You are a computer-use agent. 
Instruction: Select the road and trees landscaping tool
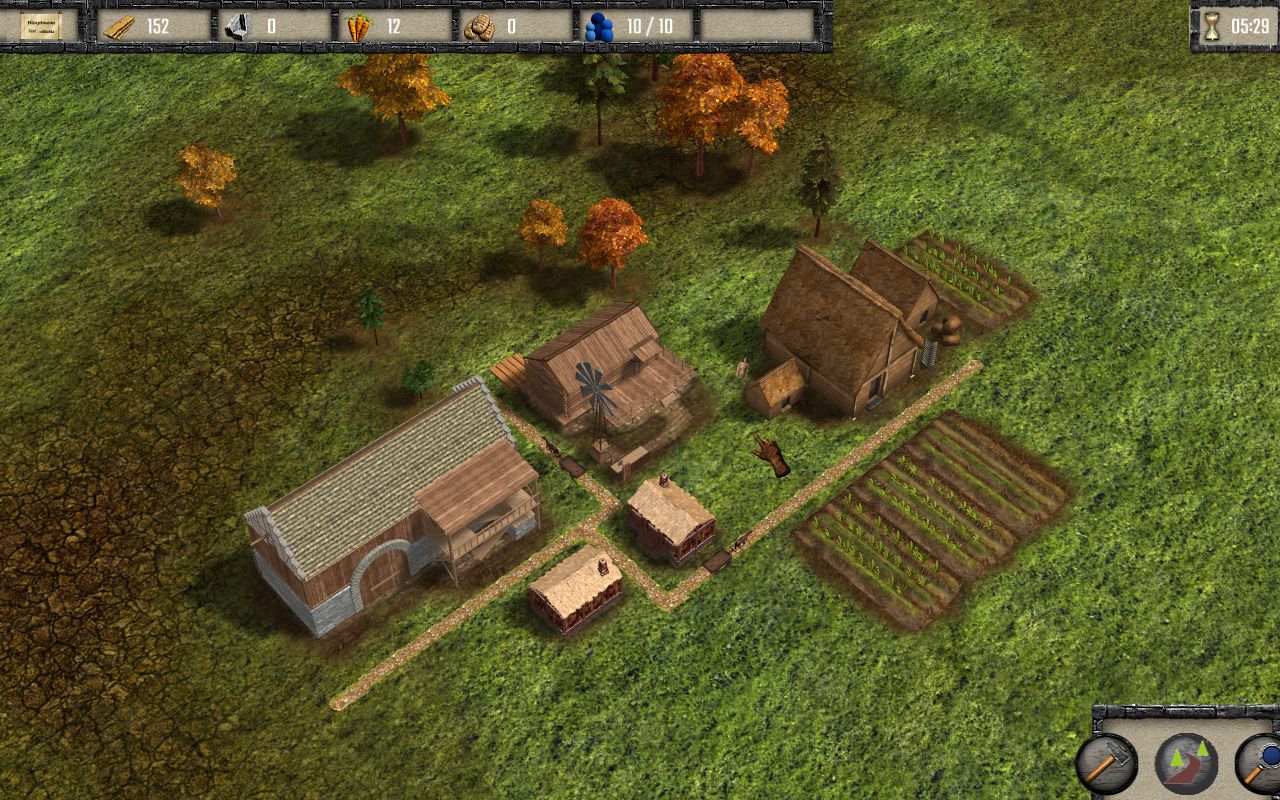(x=1186, y=763)
